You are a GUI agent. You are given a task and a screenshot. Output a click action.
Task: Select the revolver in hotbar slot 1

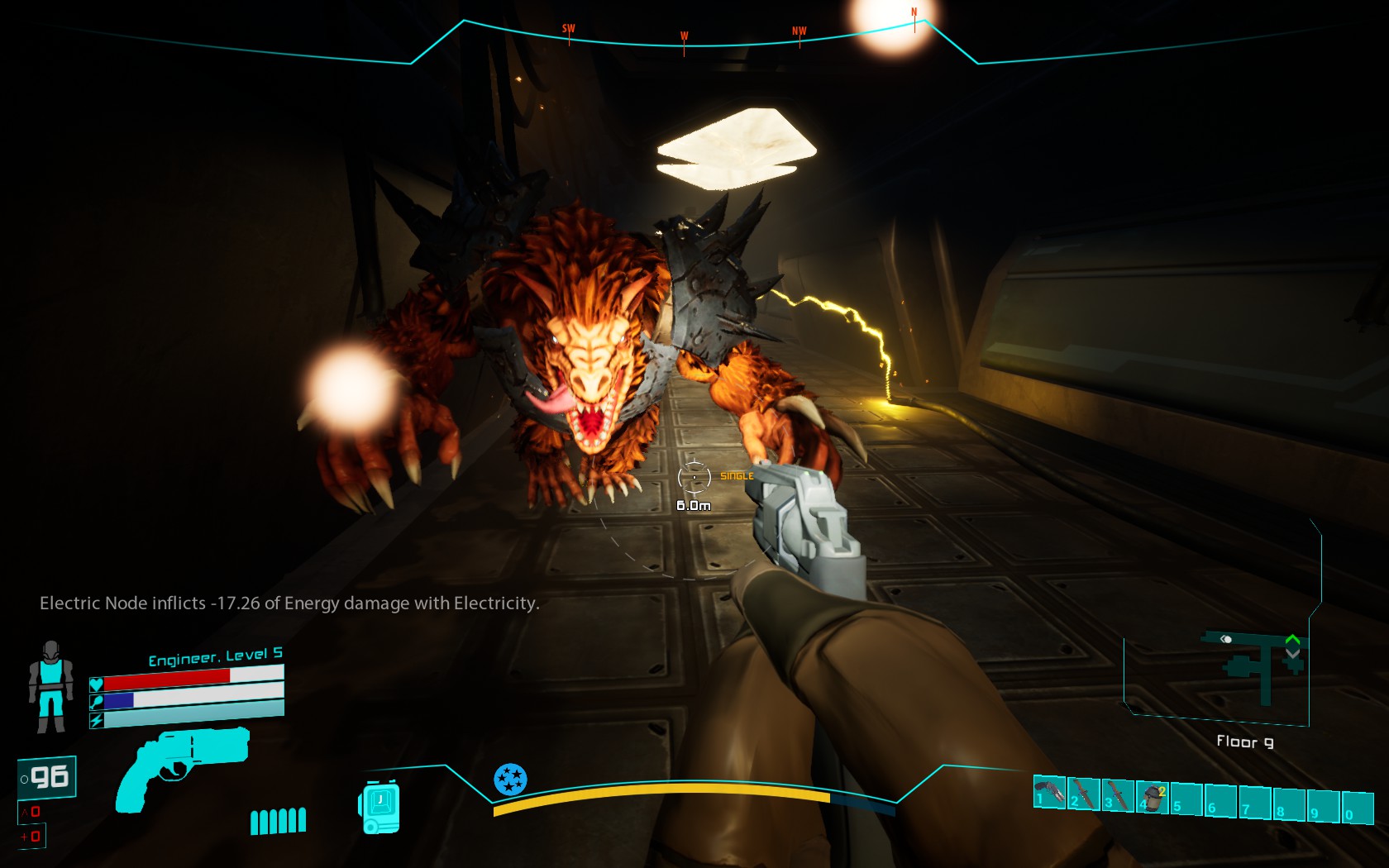pos(1049,793)
